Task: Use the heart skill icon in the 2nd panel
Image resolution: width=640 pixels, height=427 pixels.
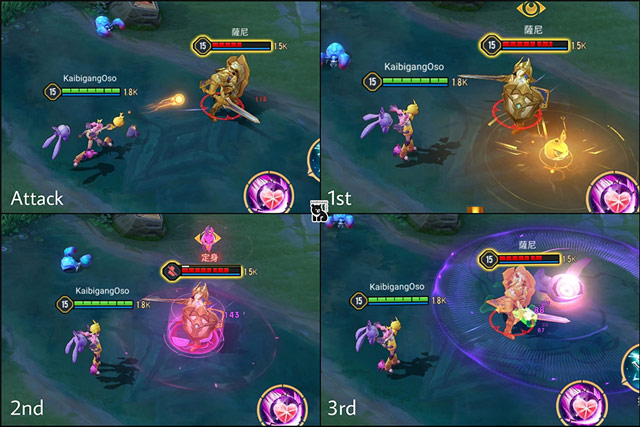Action: pos(280,405)
